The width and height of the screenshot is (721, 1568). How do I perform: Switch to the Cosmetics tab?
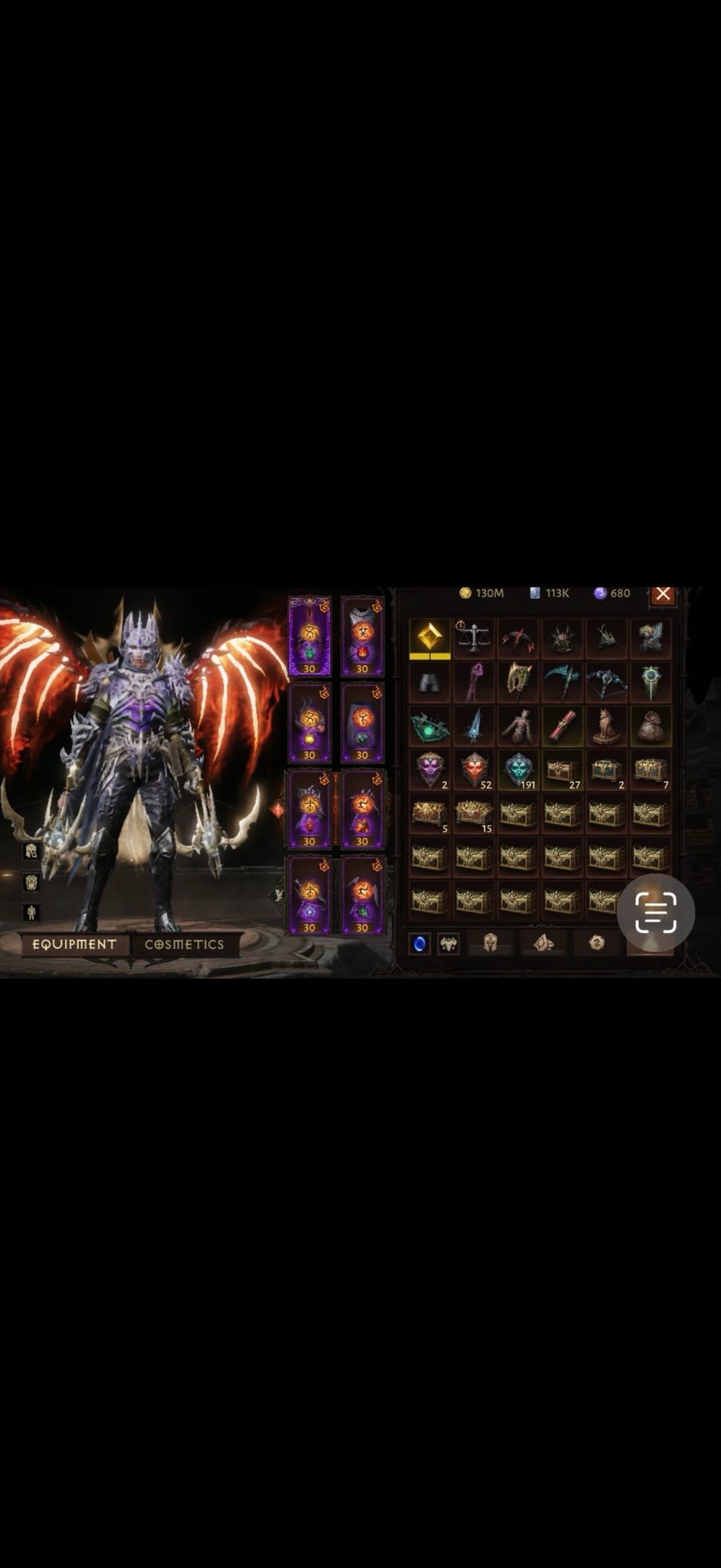pos(185,944)
